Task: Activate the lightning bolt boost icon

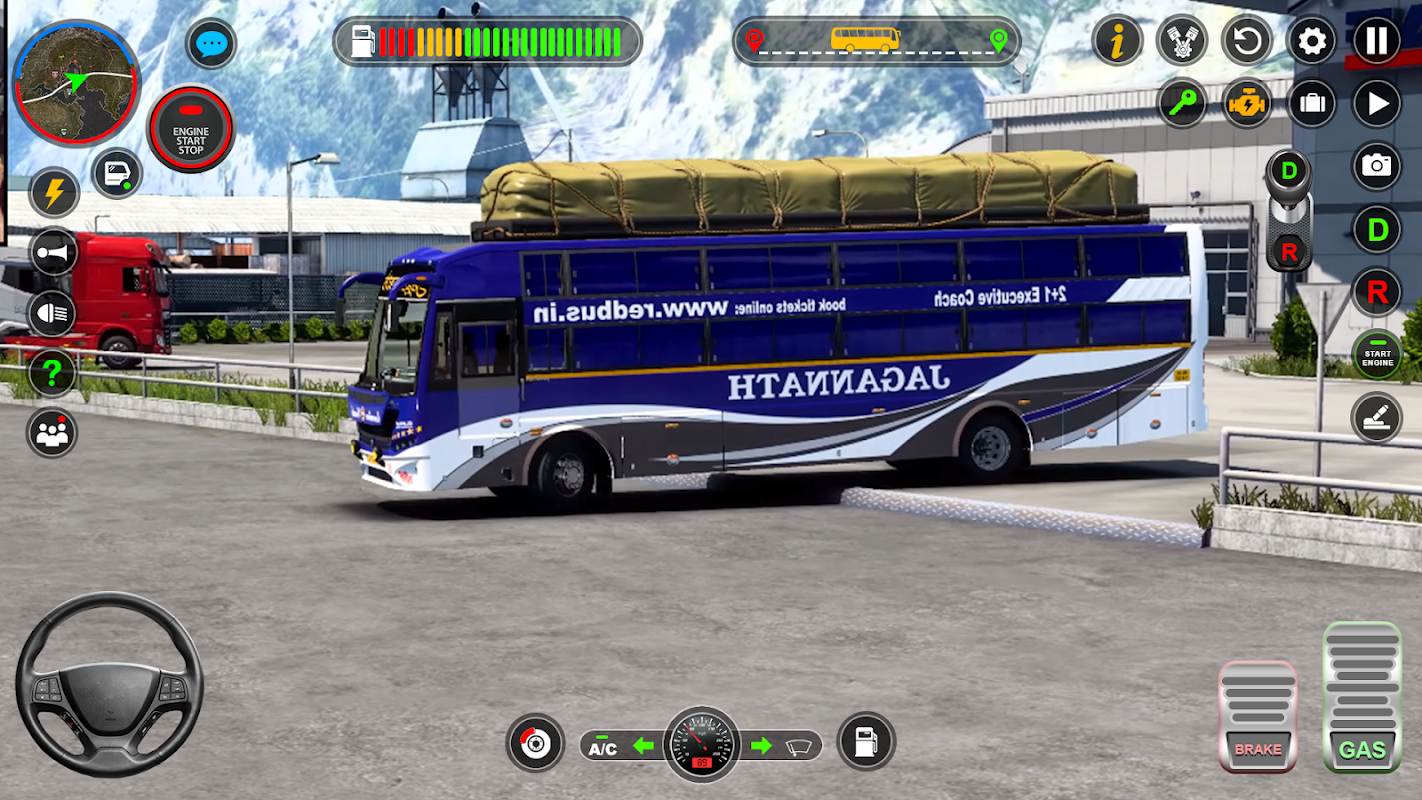Action: click(x=53, y=192)
